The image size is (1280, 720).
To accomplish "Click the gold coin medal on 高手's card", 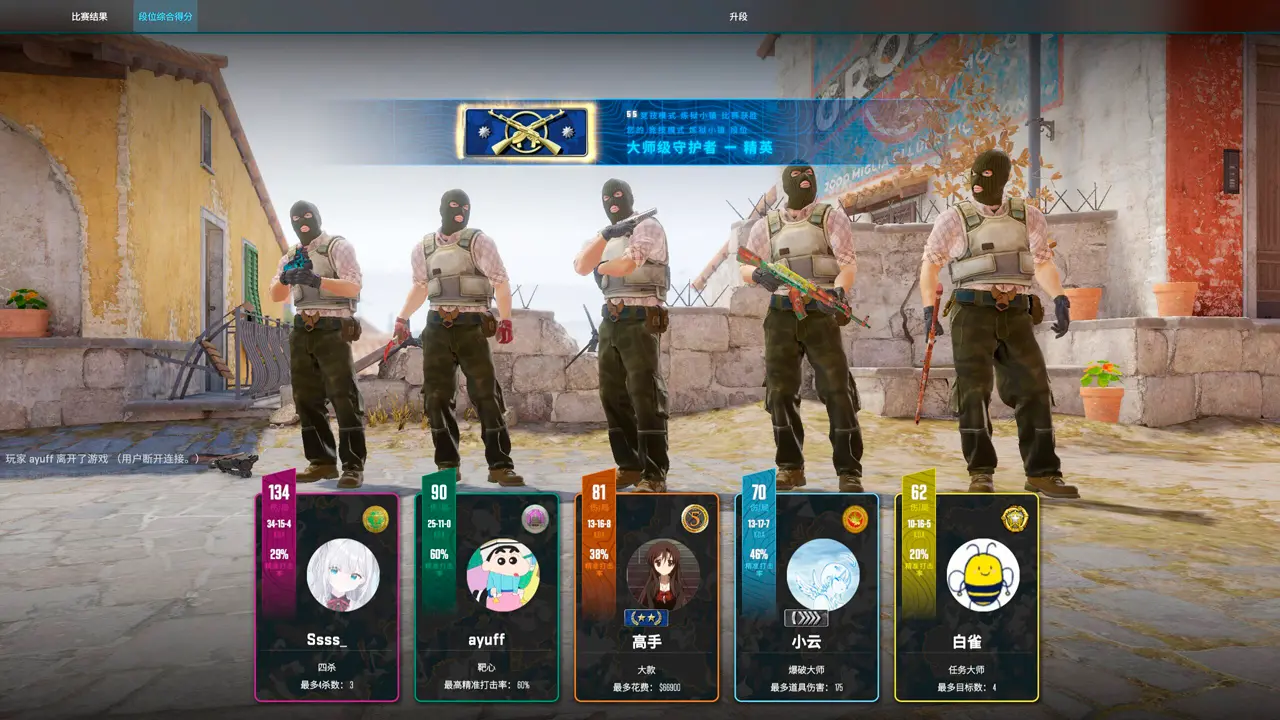I will click(695, 519).
